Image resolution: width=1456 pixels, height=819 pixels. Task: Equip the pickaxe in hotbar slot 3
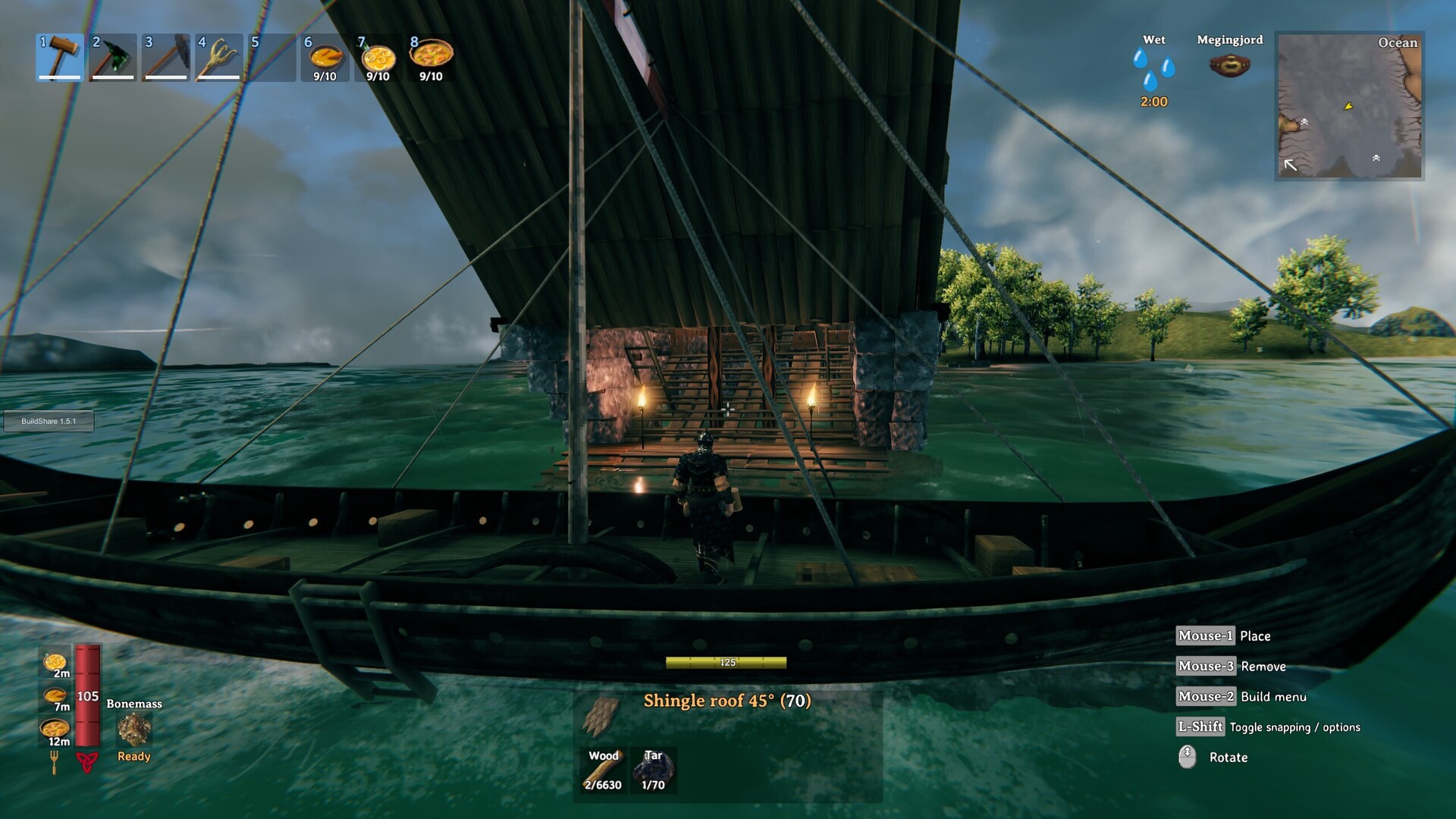coord(165,57)
